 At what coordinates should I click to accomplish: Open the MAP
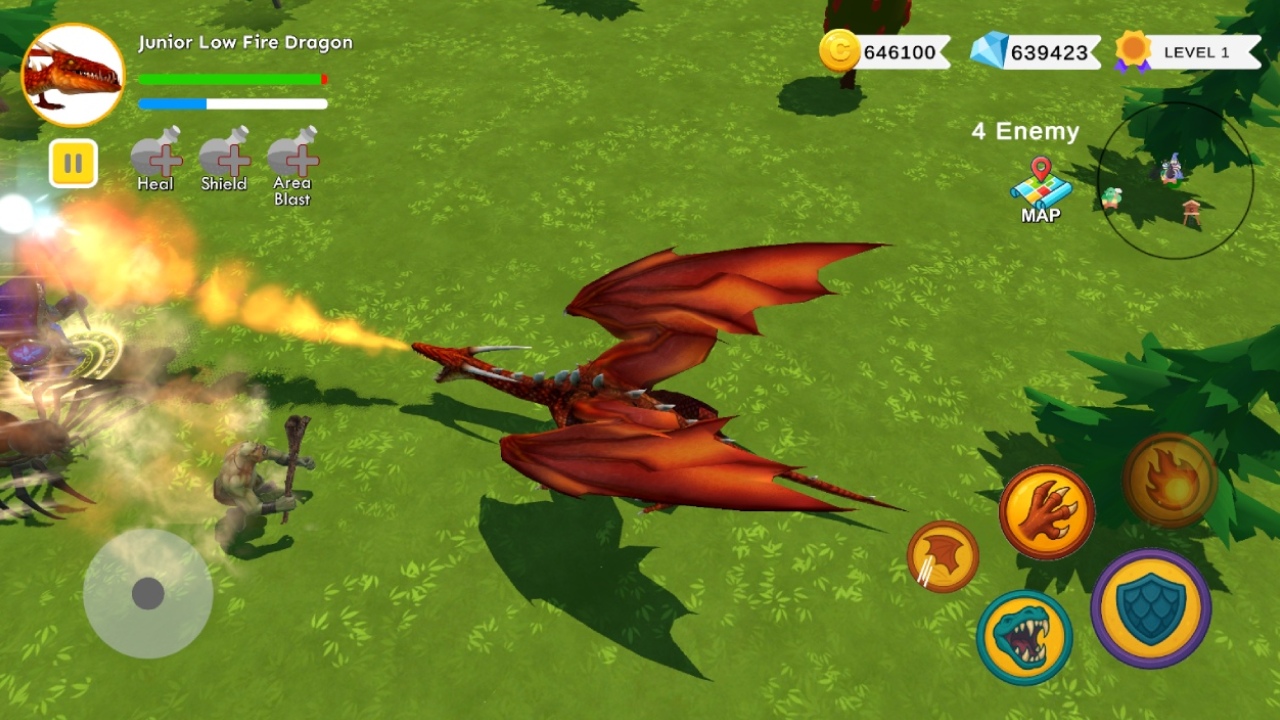1041,188
